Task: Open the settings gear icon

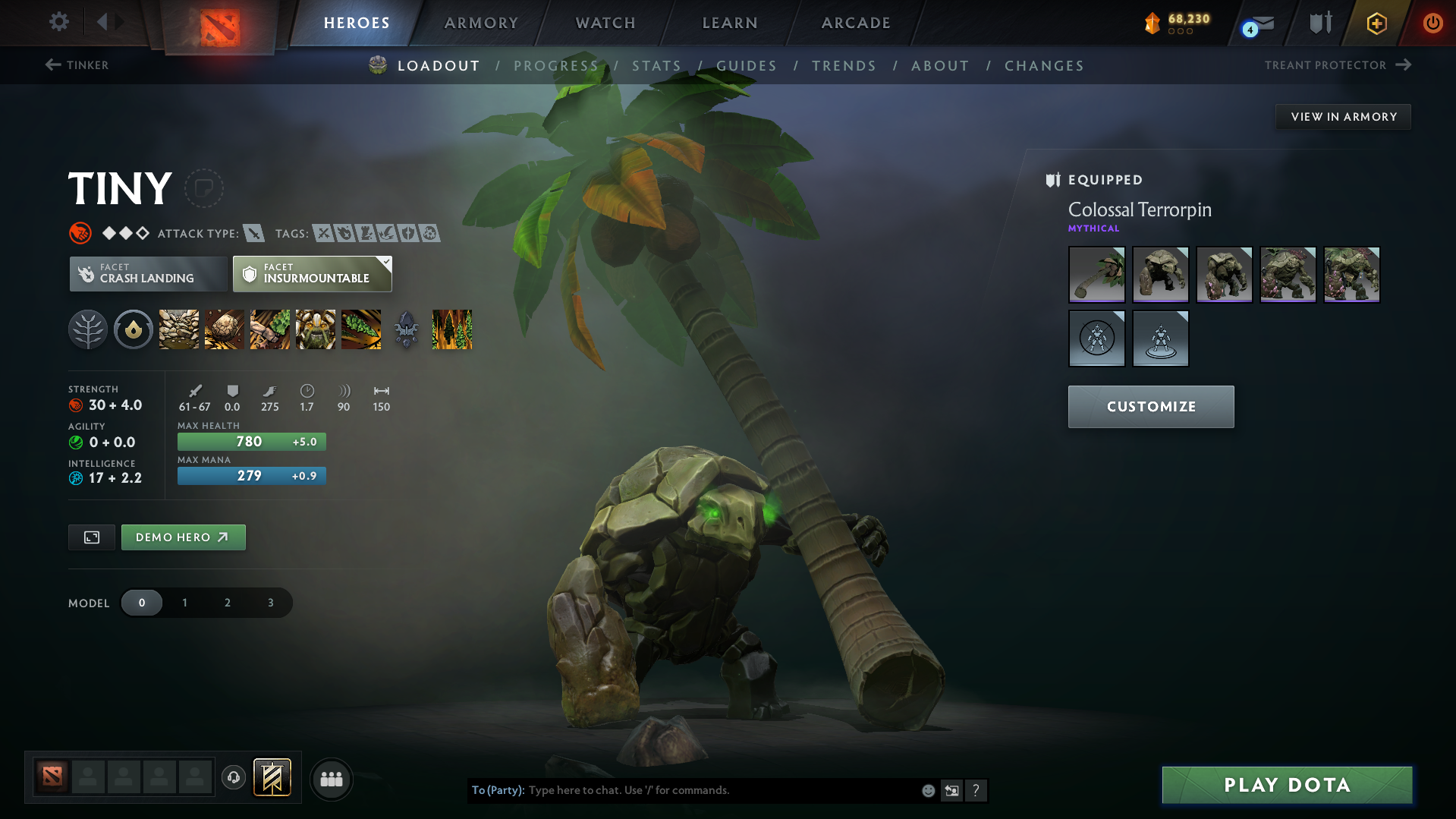Action: point(58,22)
